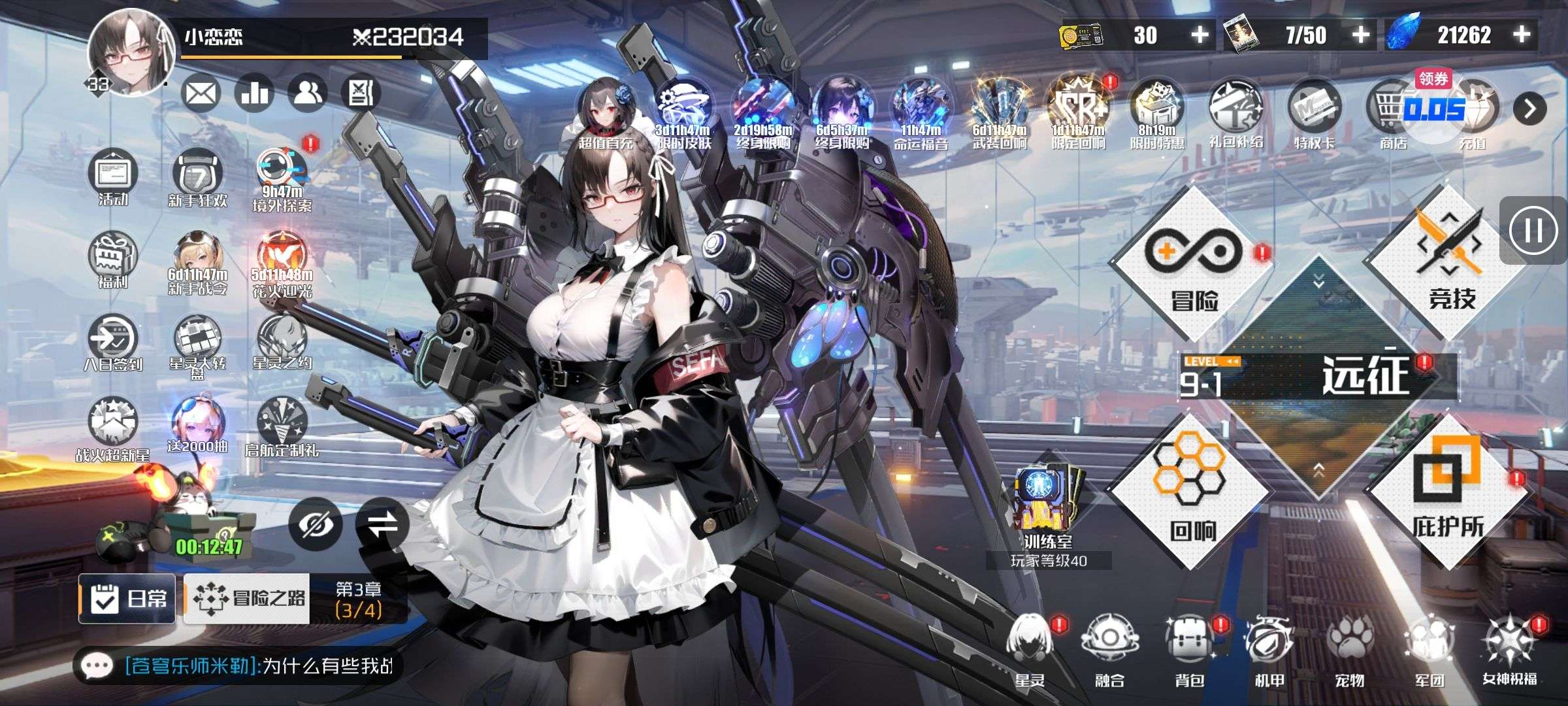The height and width of the screenshot is (706, 1568).
Task: Switch character with the swap arrows button
Action: pyautogui.click(x=382, y=524)
